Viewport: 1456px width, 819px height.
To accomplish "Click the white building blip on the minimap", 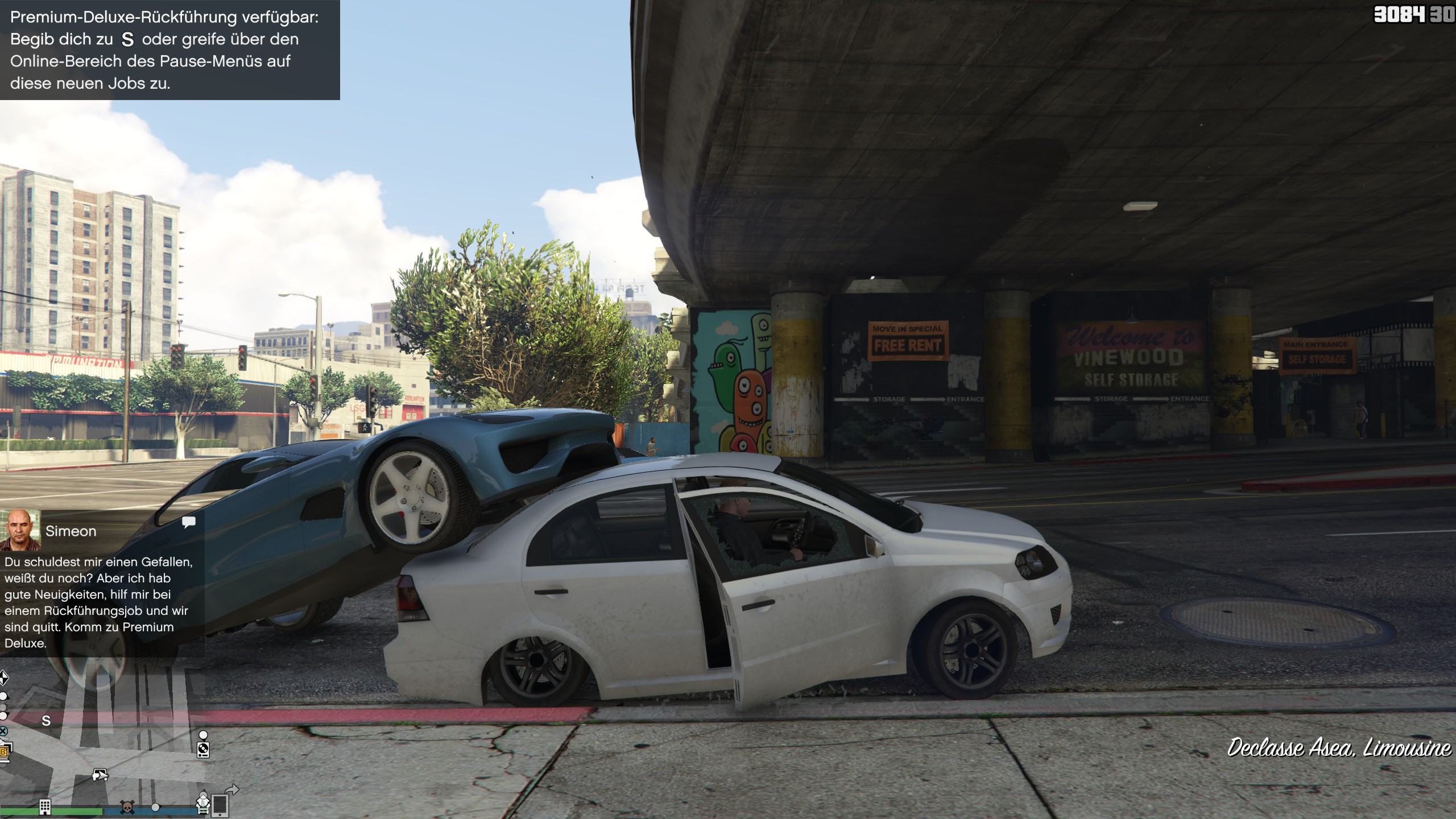I will (x=45, y=806).
